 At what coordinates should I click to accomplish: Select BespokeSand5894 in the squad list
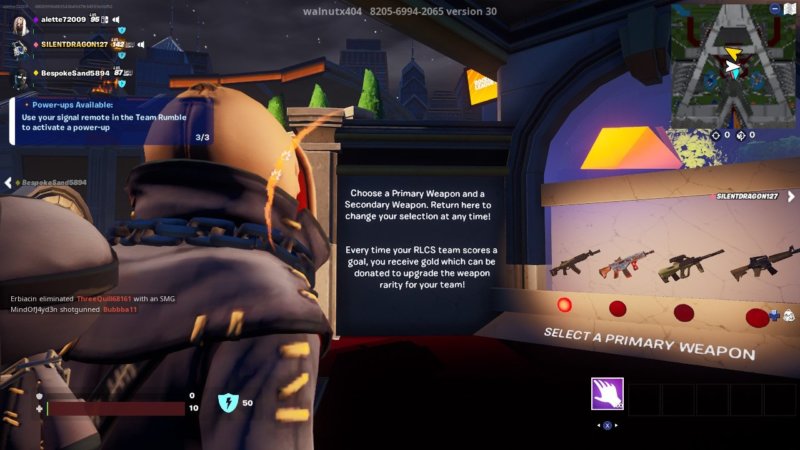(x=75, y=73)
